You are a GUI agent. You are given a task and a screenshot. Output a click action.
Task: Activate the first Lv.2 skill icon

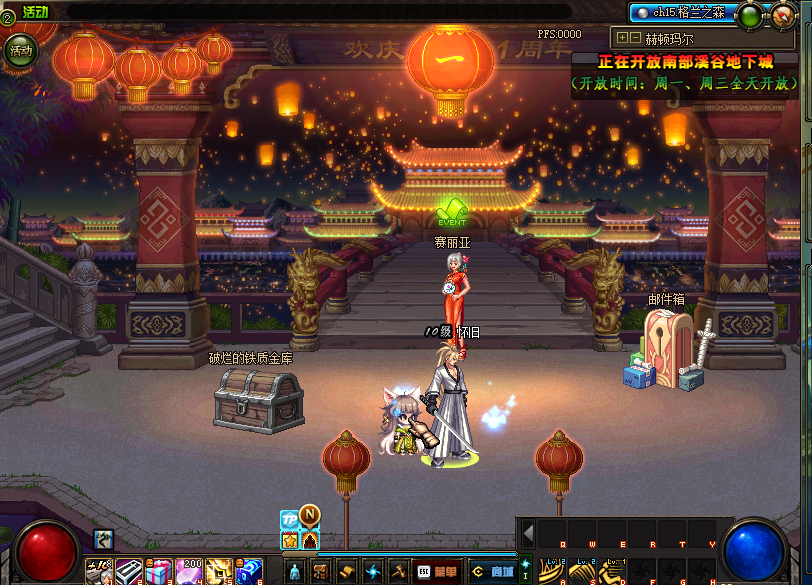tap(552, 571)
